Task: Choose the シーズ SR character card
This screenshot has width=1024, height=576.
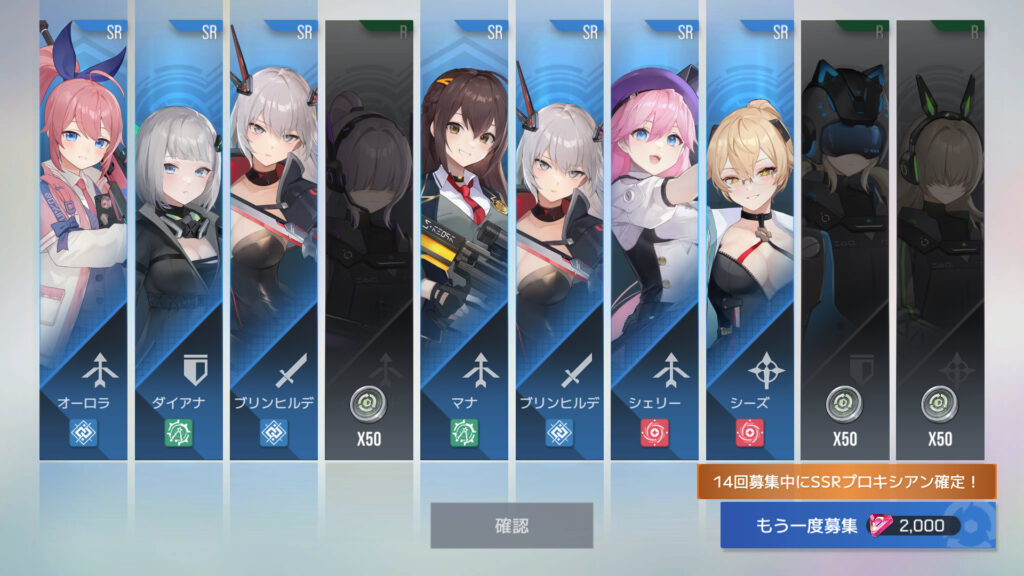Action: coord(750,240)
